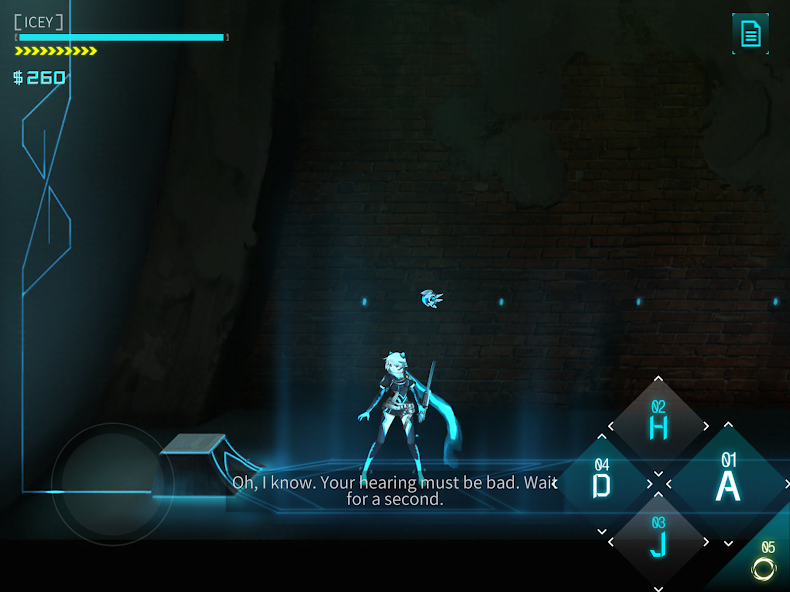Tap the 04 D action button
The width and height of the screenshot is (790, 592).
click(x=602, y=483)
